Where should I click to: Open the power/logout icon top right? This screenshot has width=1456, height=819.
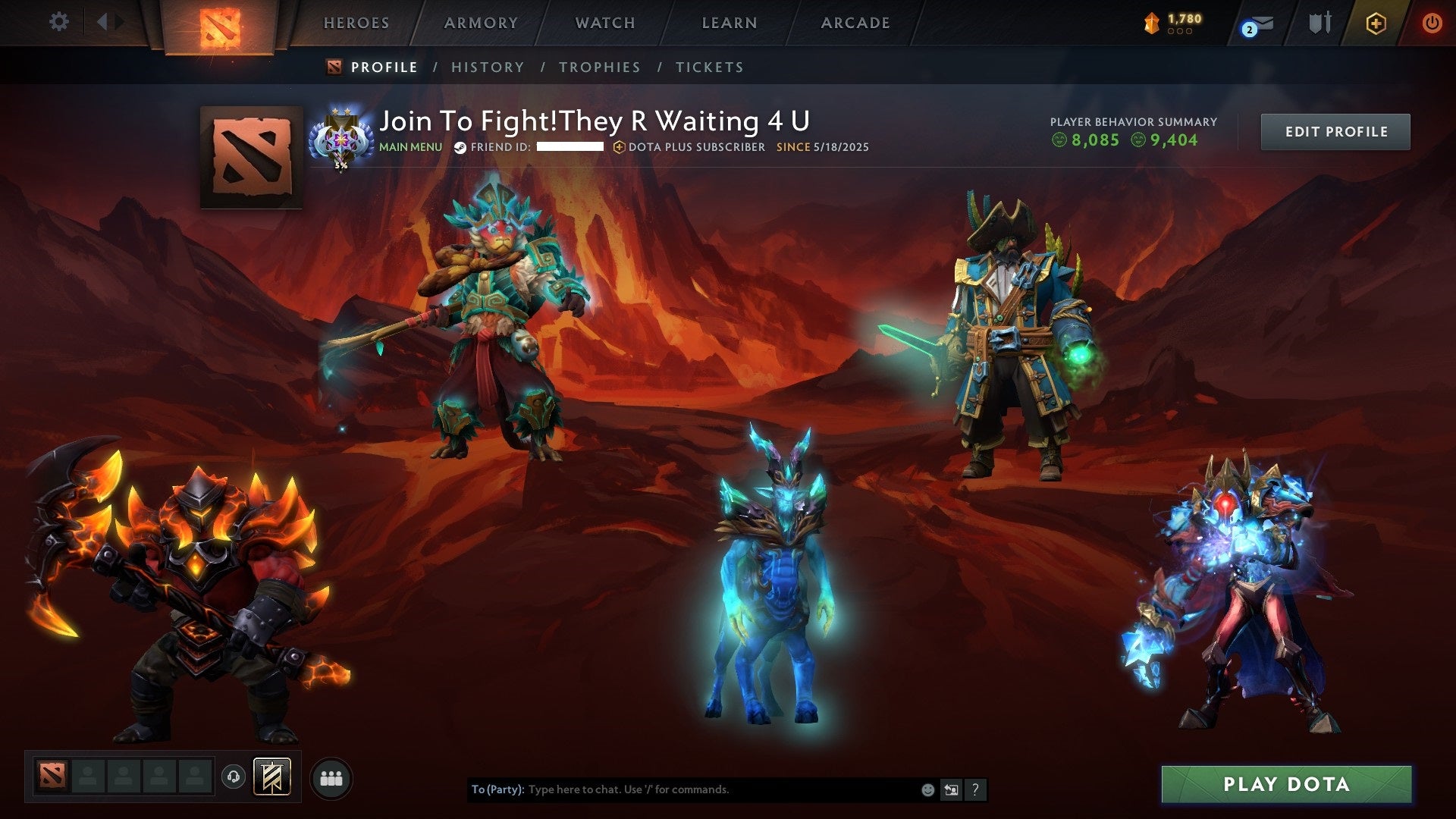point(1432,21)
